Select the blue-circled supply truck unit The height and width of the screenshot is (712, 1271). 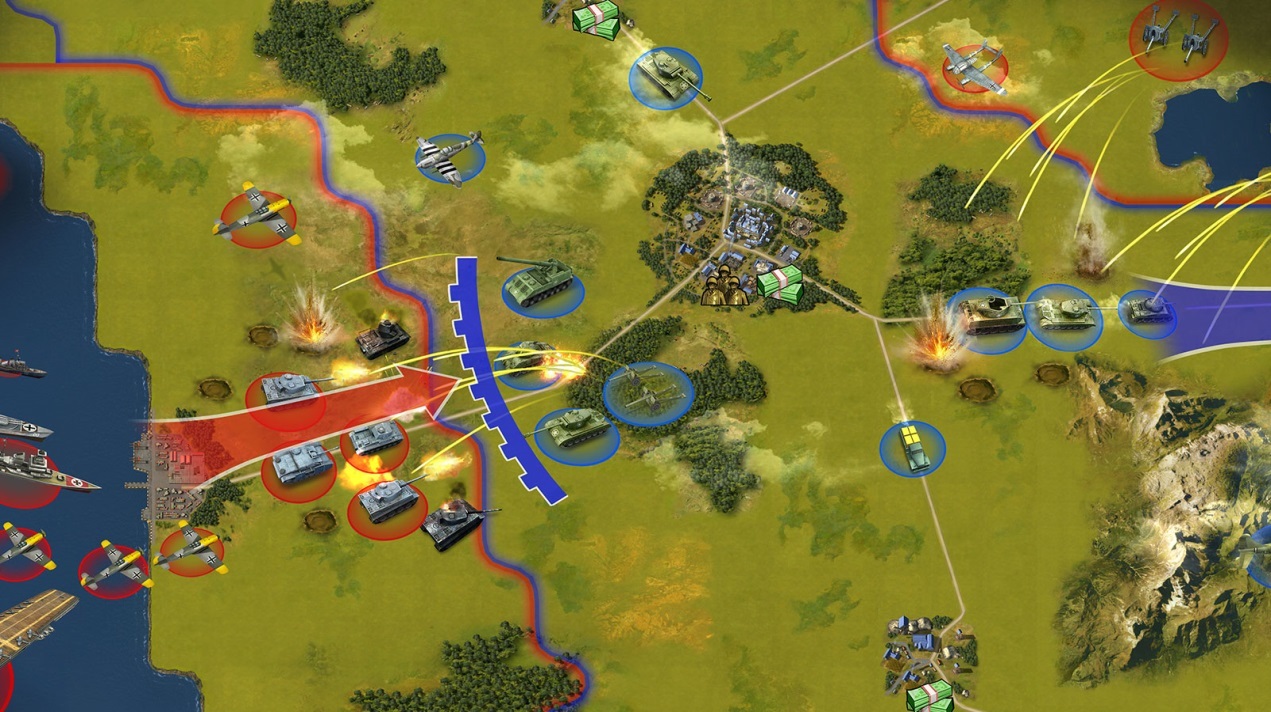pos(912,447)
